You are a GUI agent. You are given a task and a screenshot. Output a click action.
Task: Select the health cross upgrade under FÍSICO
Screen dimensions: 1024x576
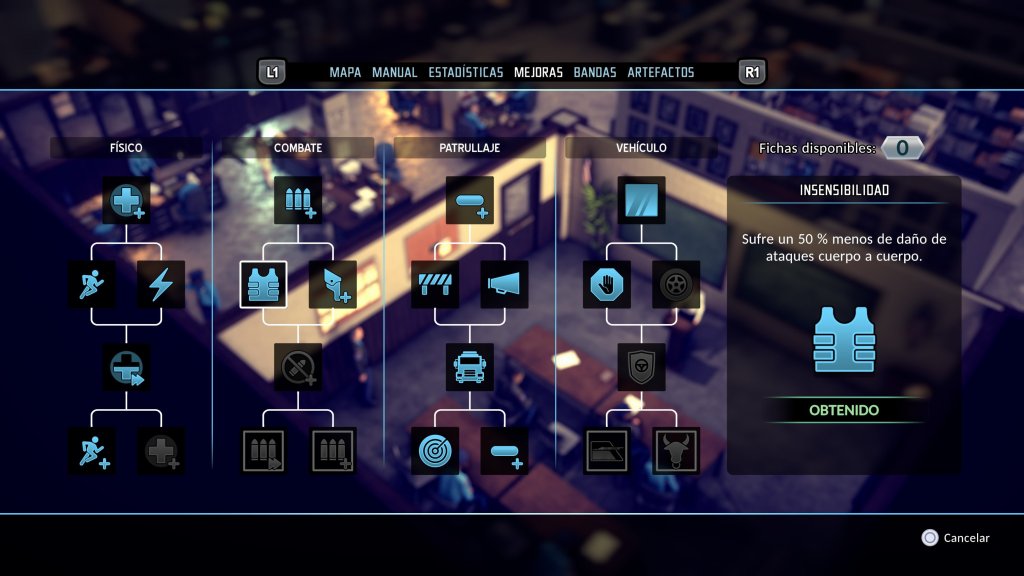[x=127, y=200]
